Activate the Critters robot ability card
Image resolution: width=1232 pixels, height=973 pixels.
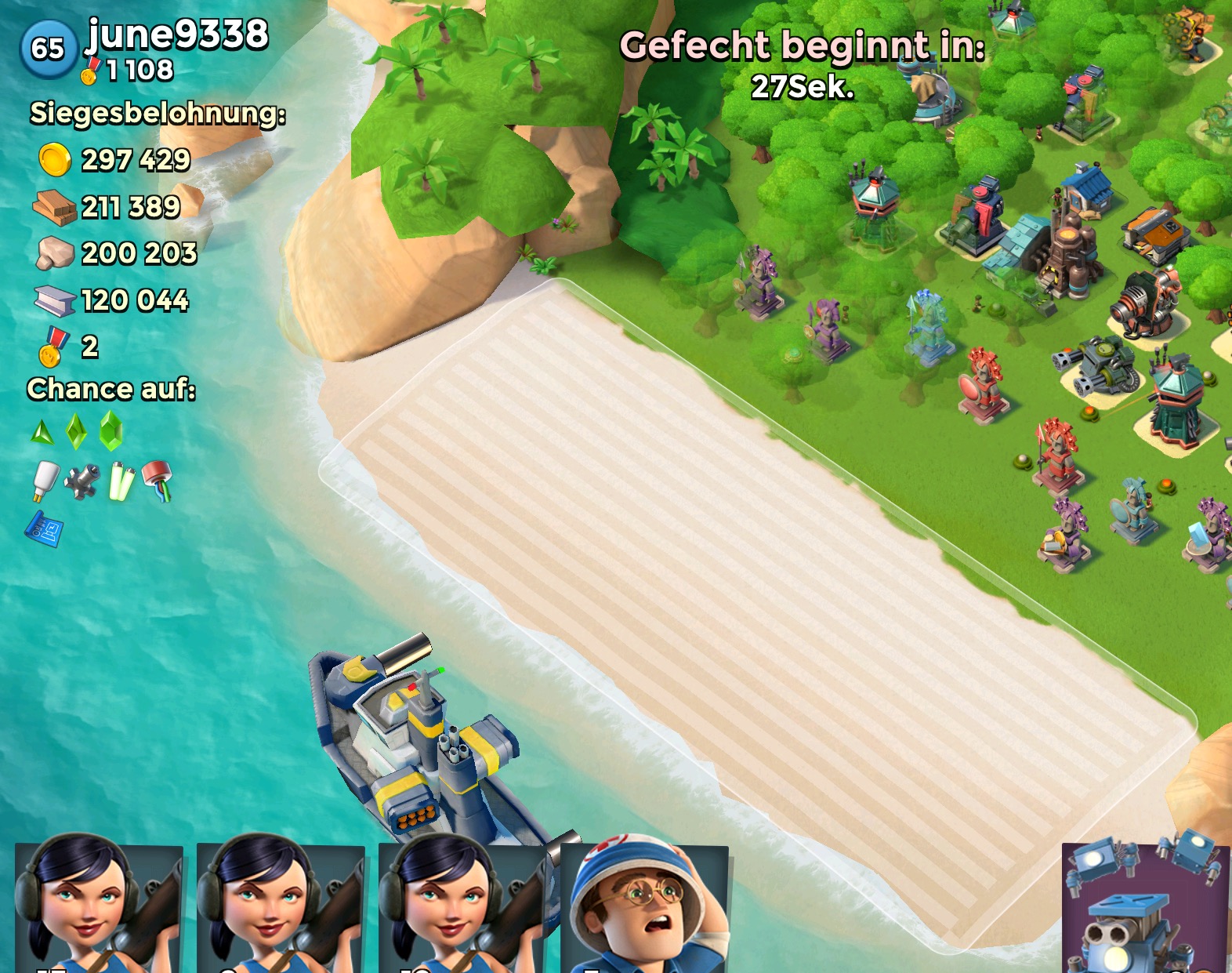pos(1145,909)
